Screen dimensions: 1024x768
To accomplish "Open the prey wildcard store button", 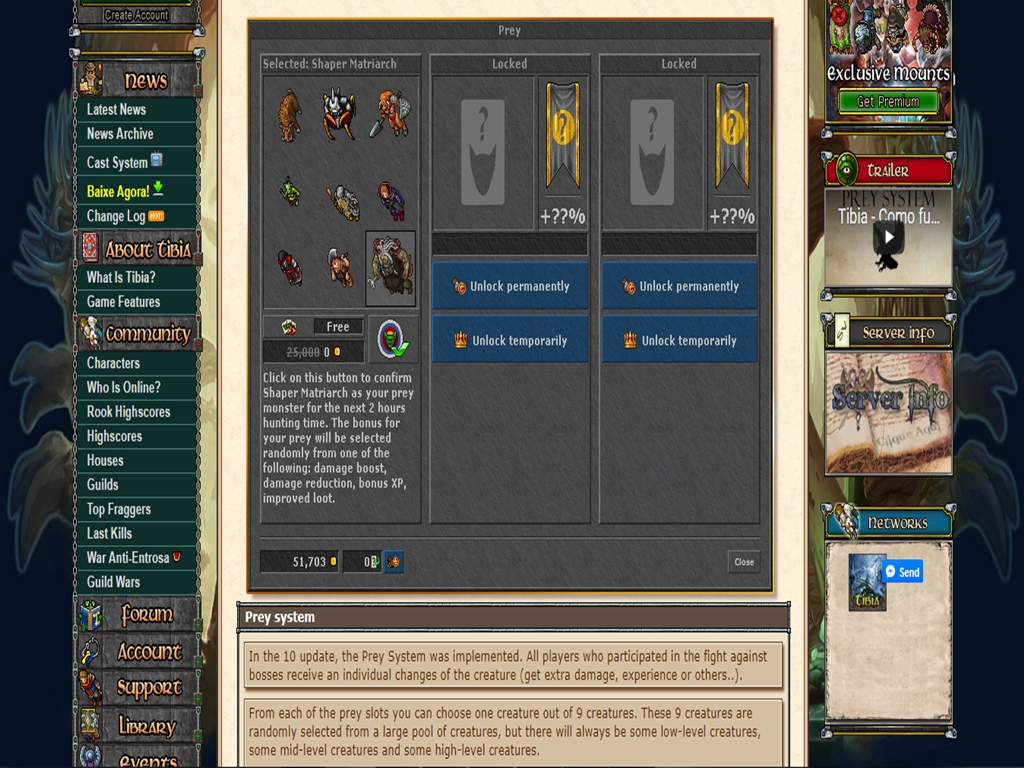I will [393, 562].
